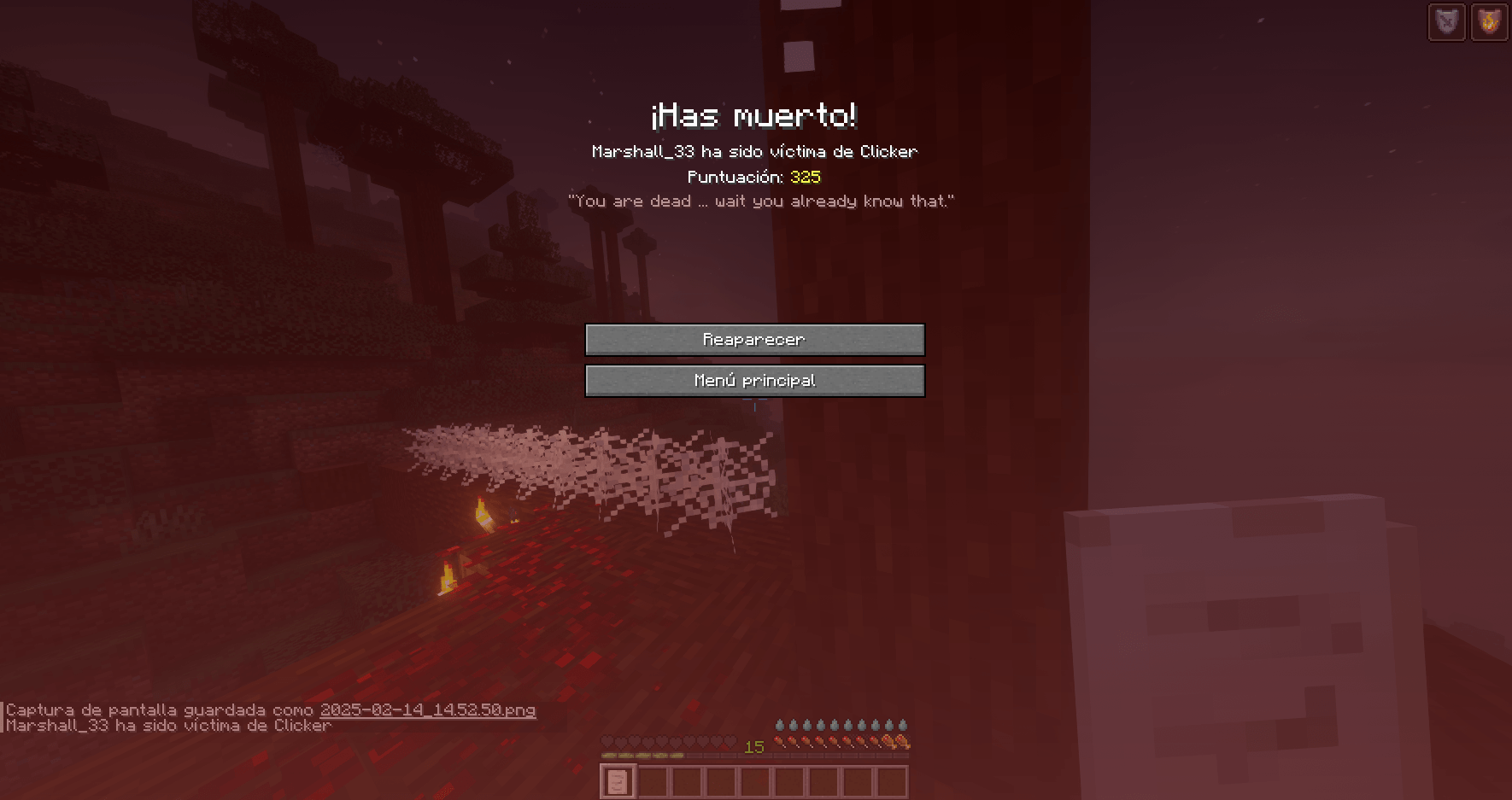Click the first empty heart in the health bar
The image size is (1512, 800).
pyautogui.click(x=608, y=742)
